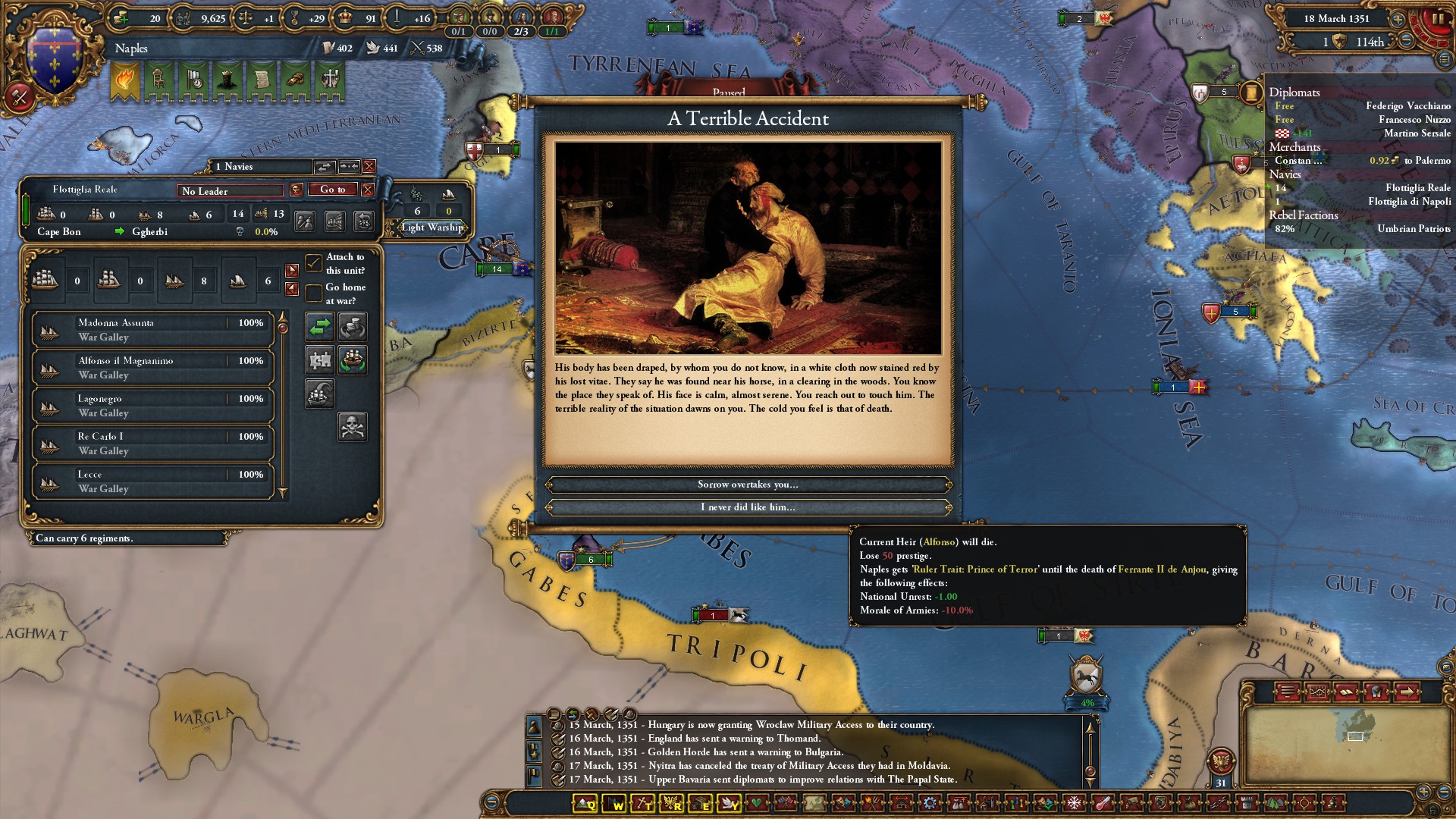Expand the Rebel Factions section in outliner
Screen dimensions: 1456x819
click(x=1304, y=215)
